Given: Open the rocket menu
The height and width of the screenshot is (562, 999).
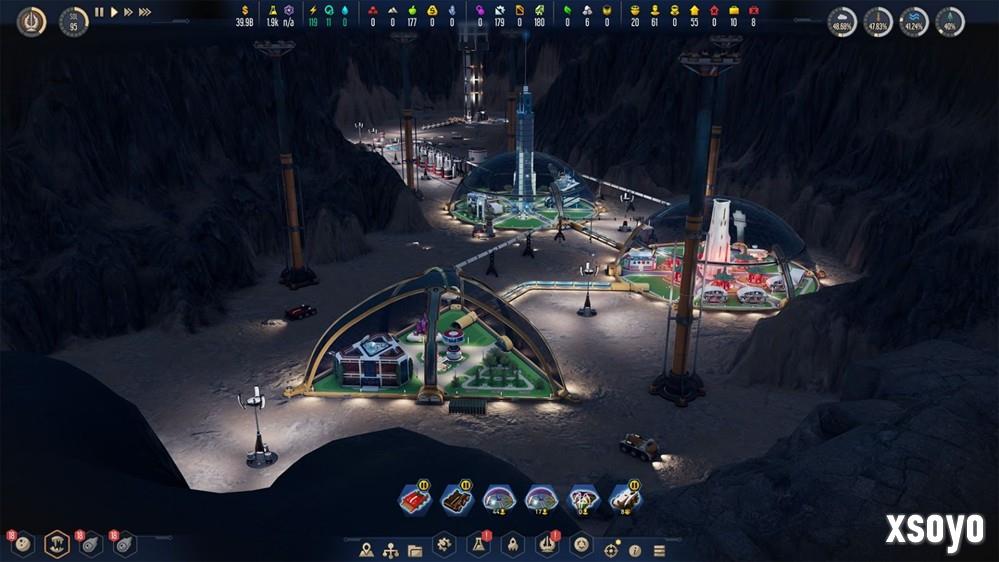Looking at the screenshot, I should pyautogui.click(x=512, y=546).
